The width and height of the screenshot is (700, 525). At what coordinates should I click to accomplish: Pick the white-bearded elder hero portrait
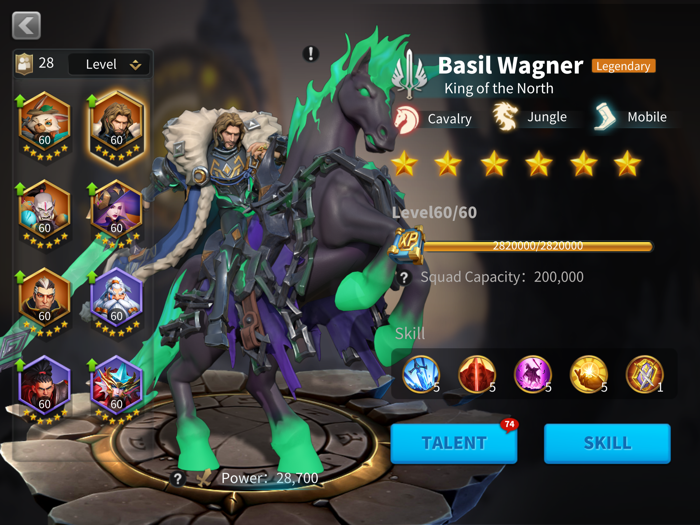117,298
